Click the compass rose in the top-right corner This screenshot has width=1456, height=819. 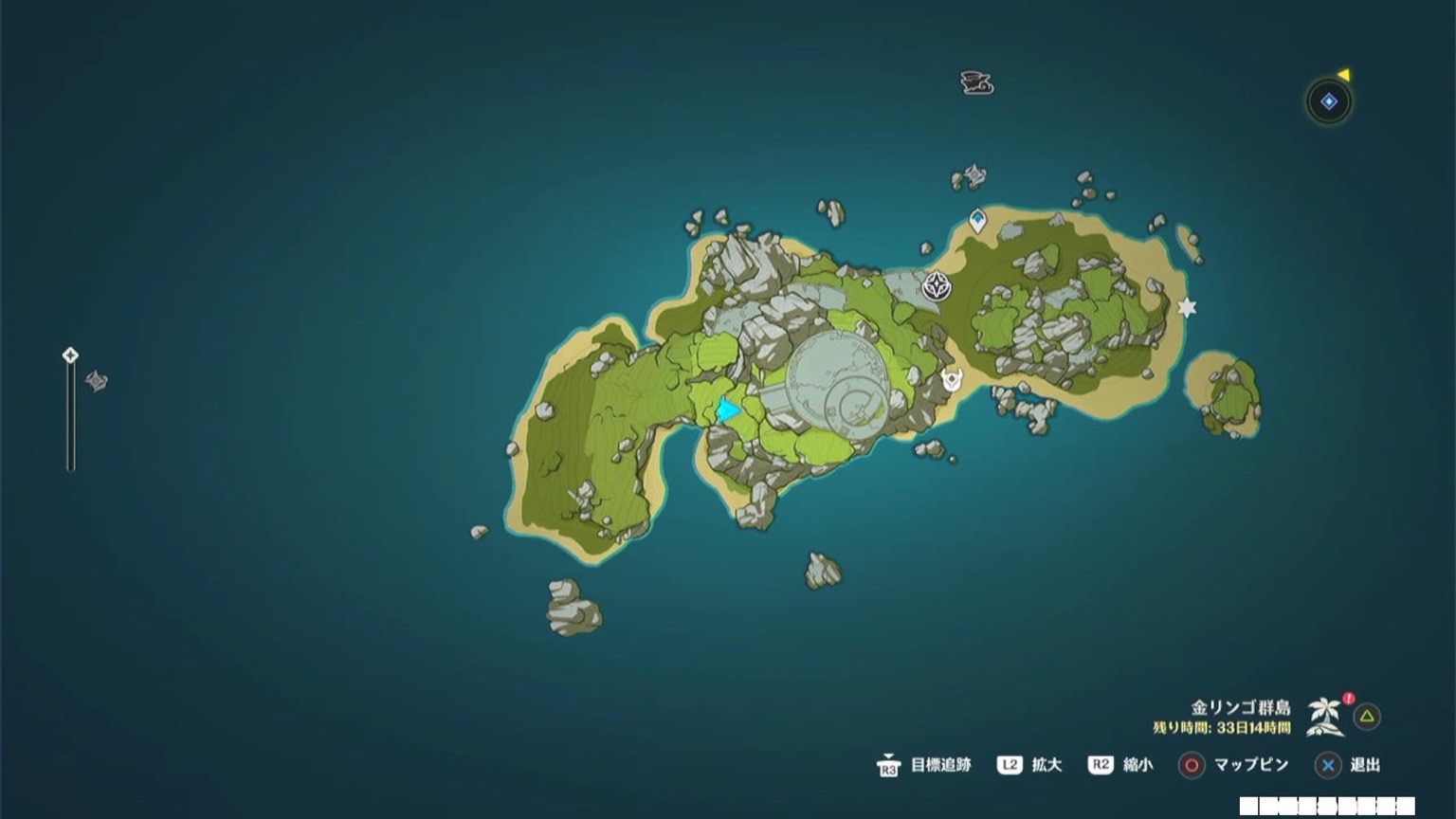[1329, 102]
